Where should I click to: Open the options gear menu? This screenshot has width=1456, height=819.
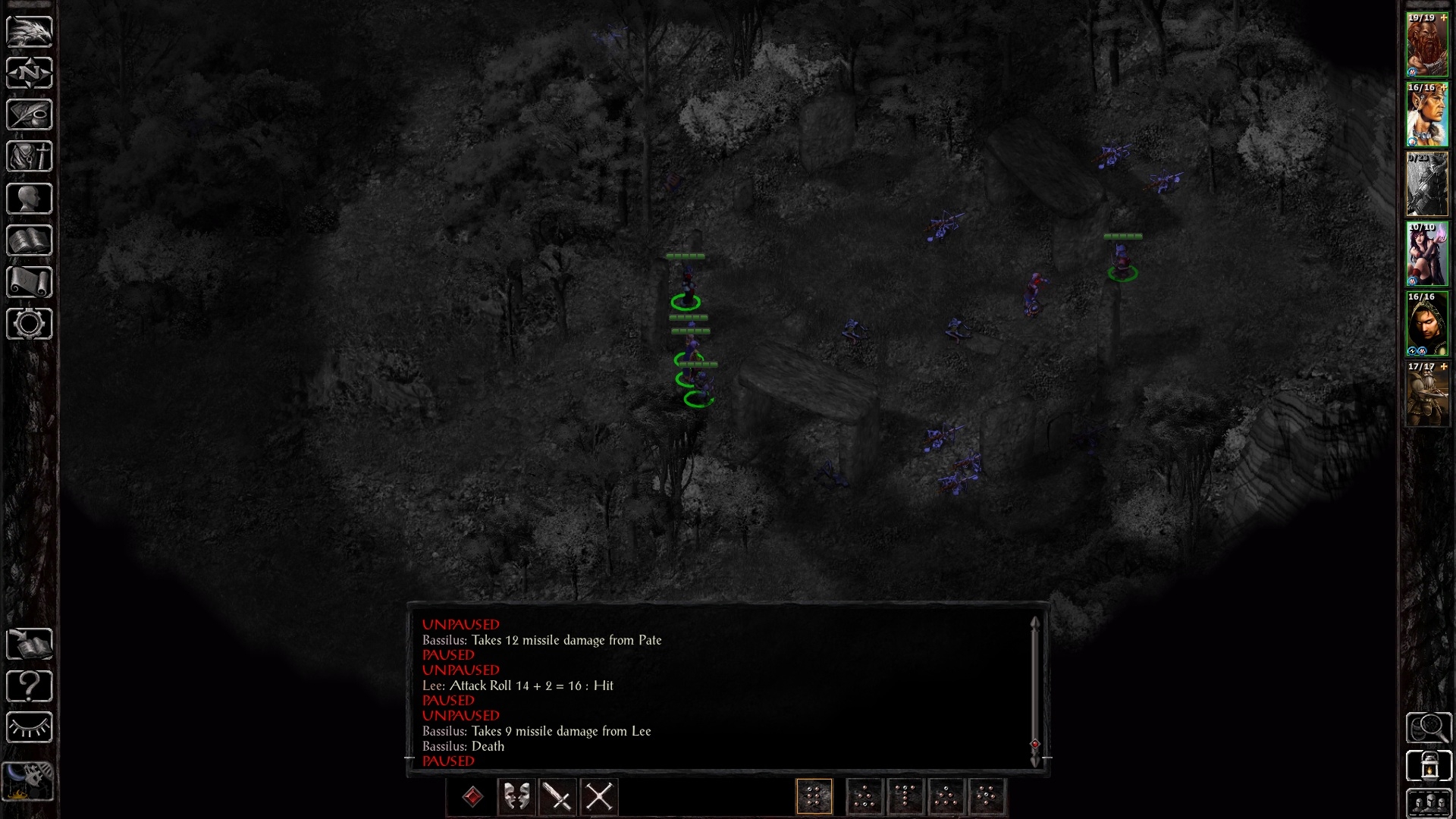(x=30, y=324)
